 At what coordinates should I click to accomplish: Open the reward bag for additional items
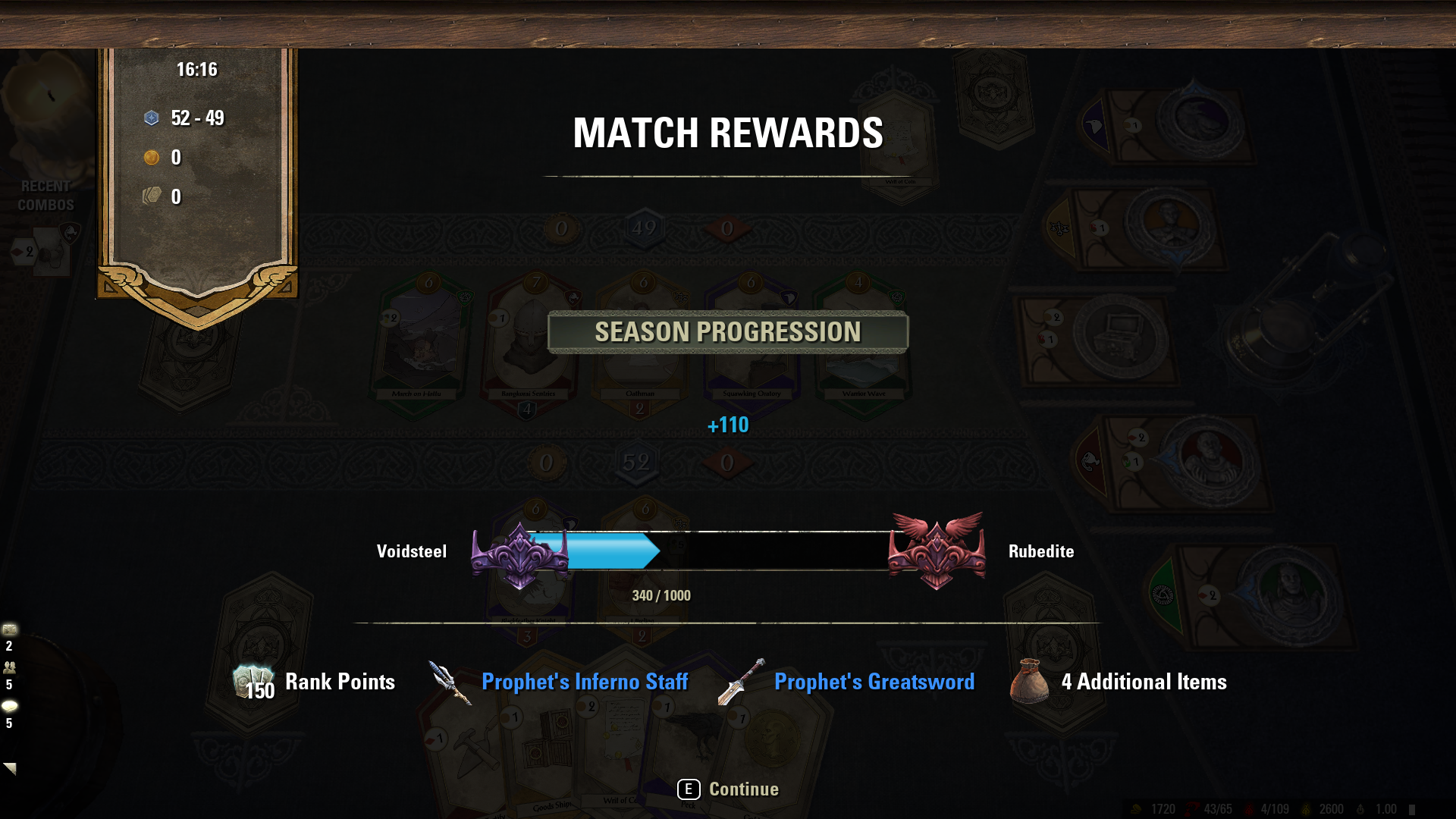coord(1028,681)
